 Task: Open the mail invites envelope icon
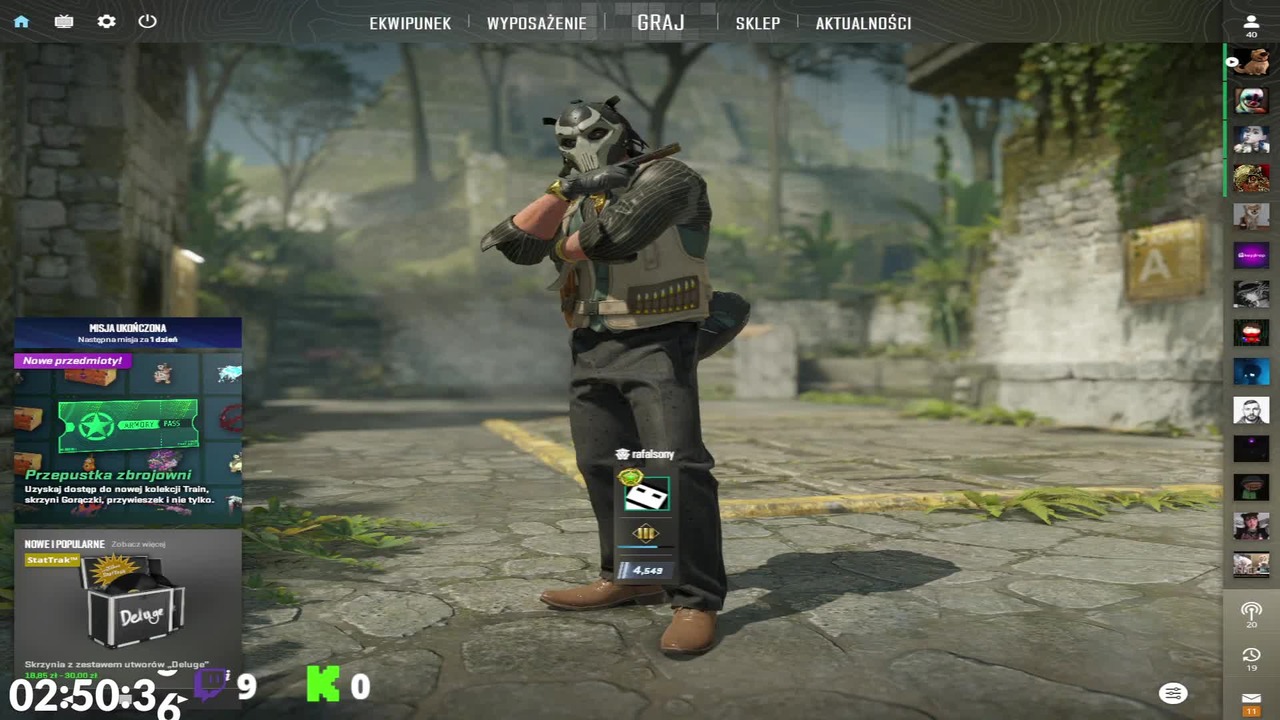(1251, 699)
